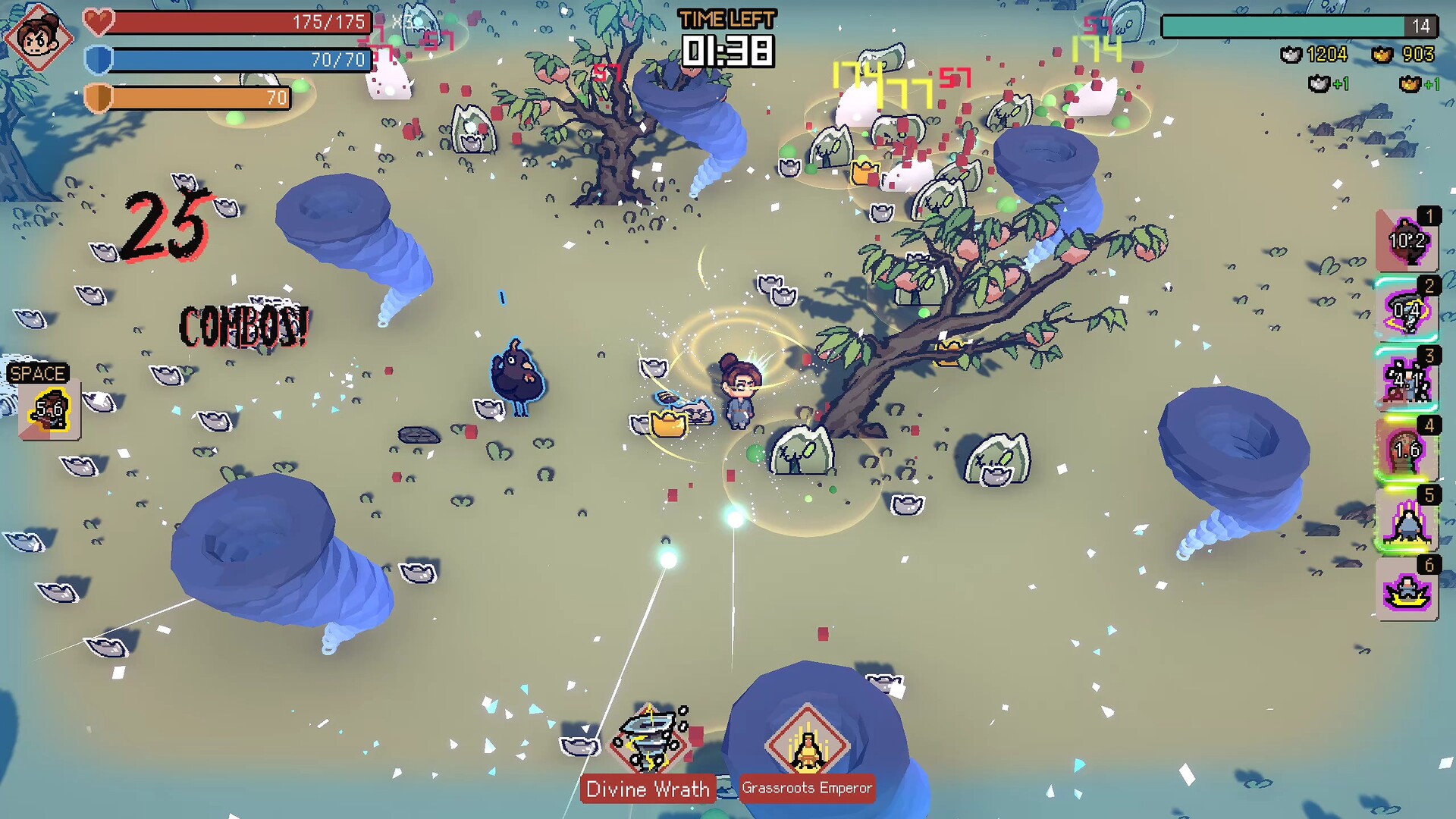Select the Grassroots Emperor icon
The height and width of the screenshot is (819, 1456).
(x=807, y=743)
